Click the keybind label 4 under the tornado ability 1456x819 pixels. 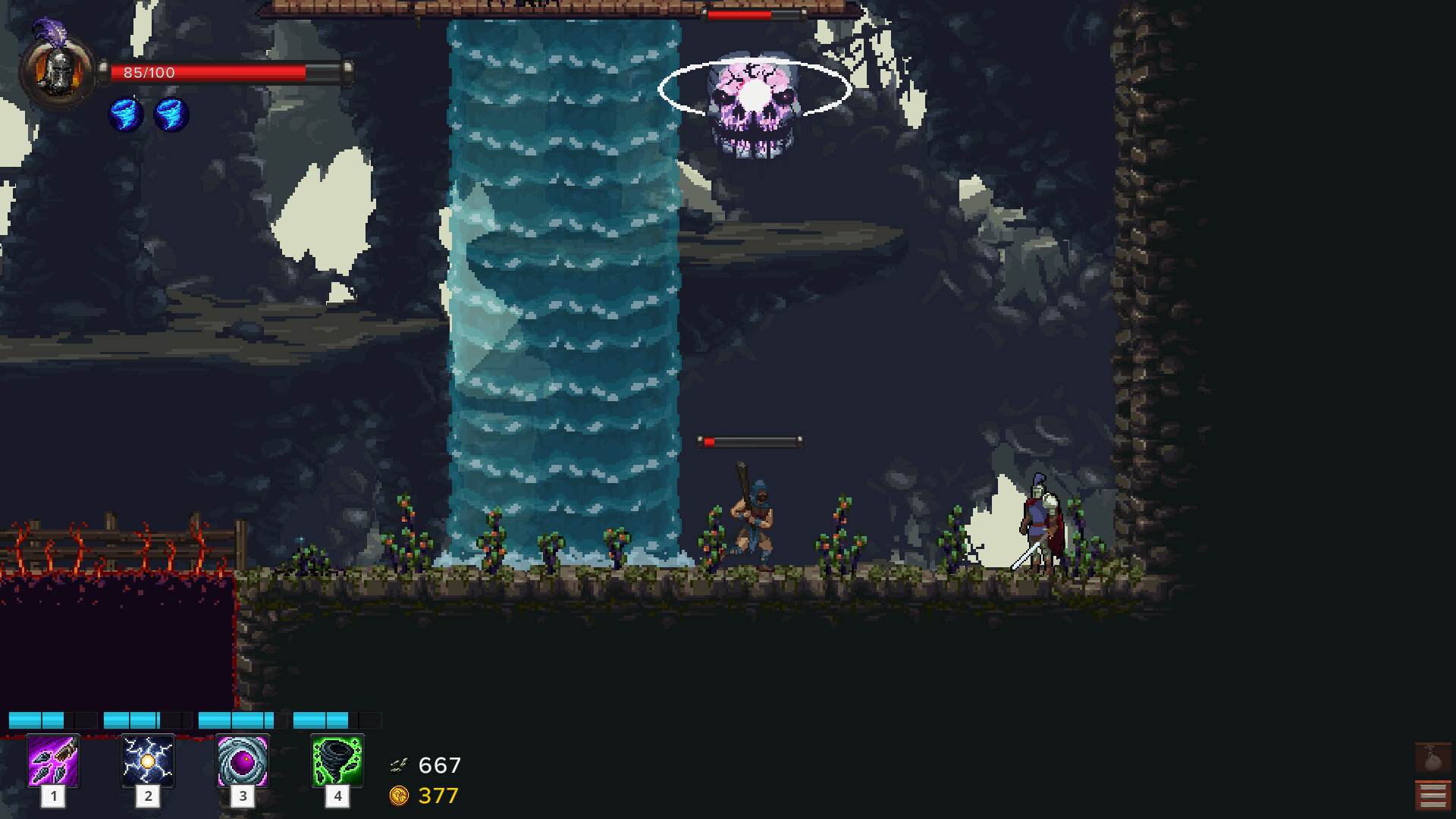coord(338,797)
